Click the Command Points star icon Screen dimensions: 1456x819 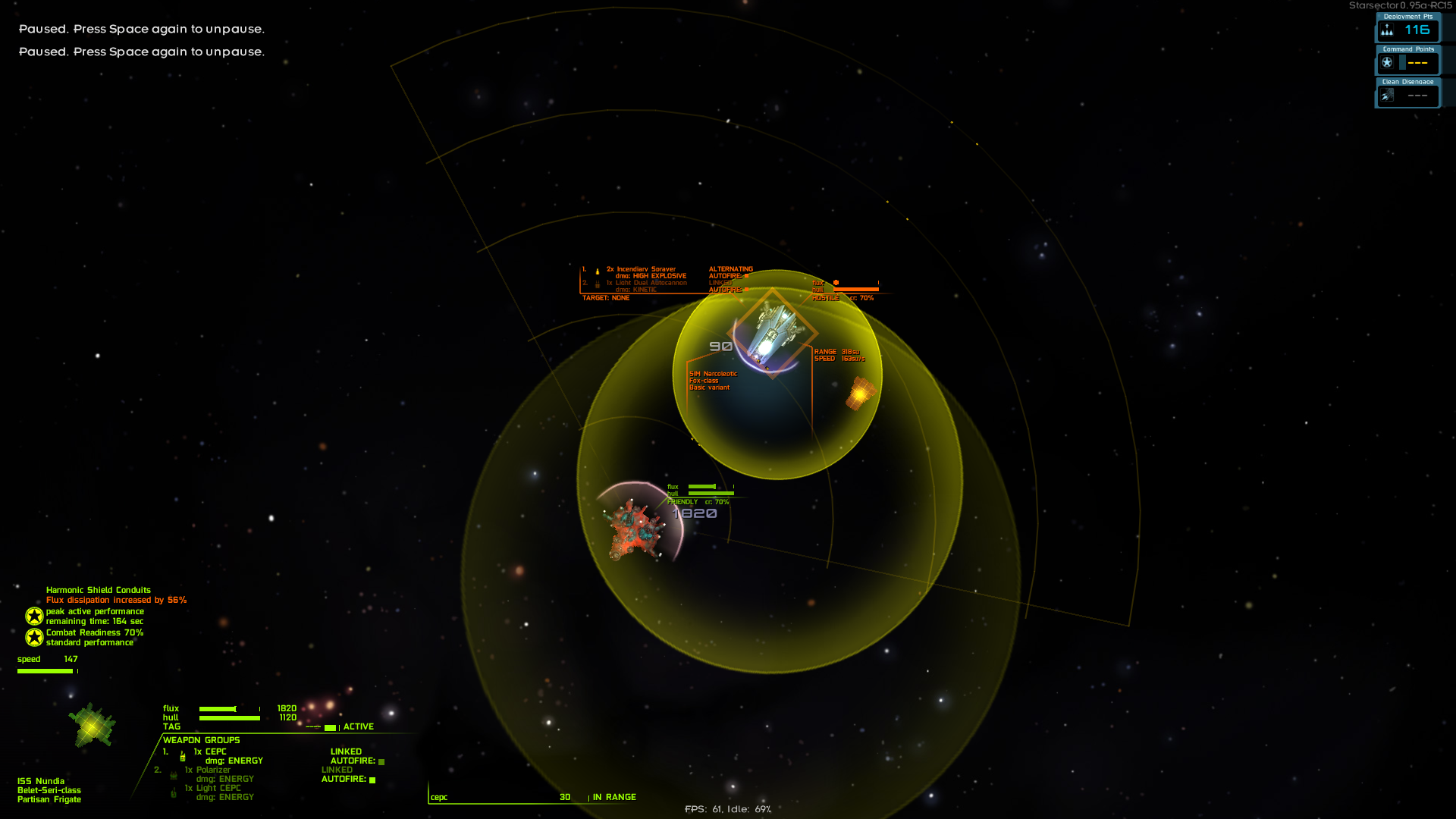[1387, 63]
